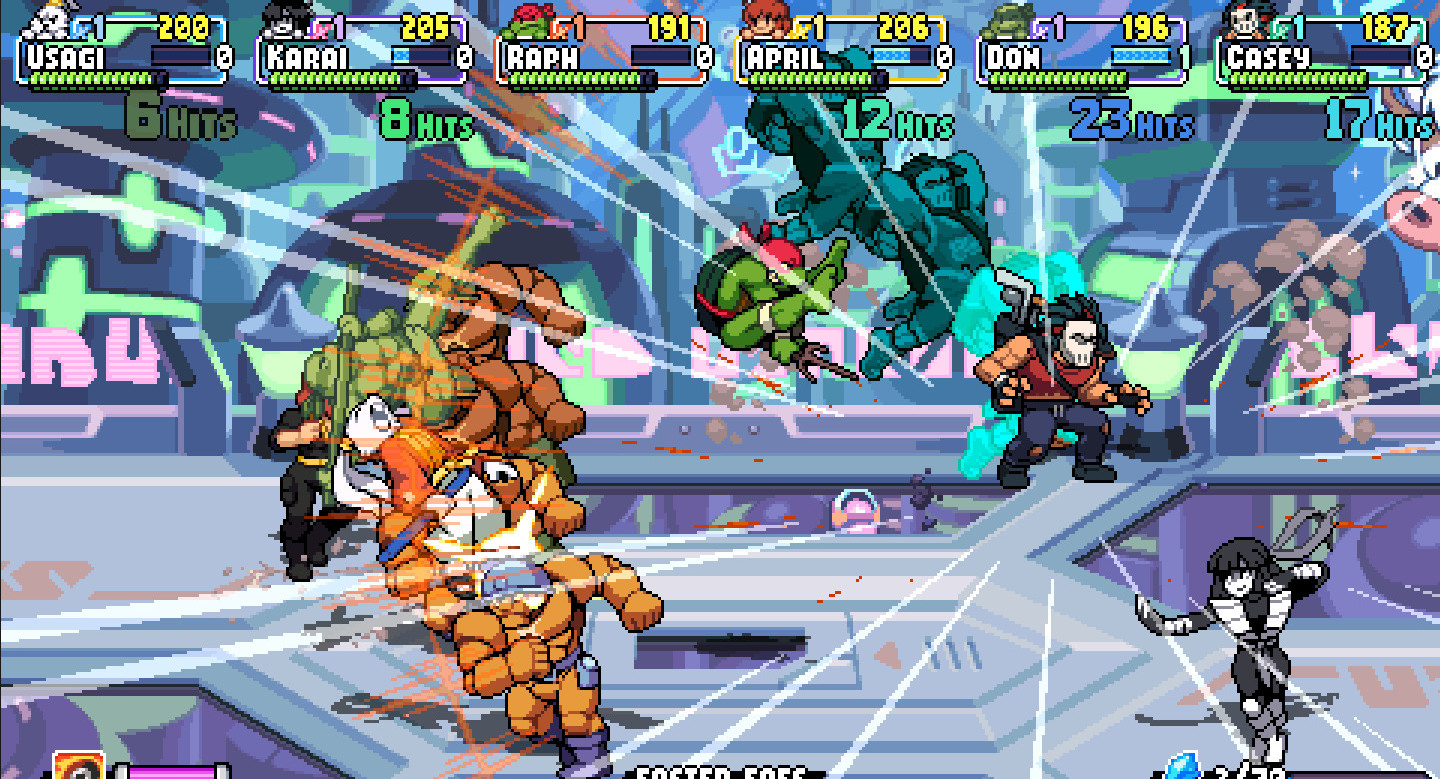Select Casey's hockey mask portrait
Image resolution: width=1440 pixels, height=779 pixels.
tap(1247, 20)
